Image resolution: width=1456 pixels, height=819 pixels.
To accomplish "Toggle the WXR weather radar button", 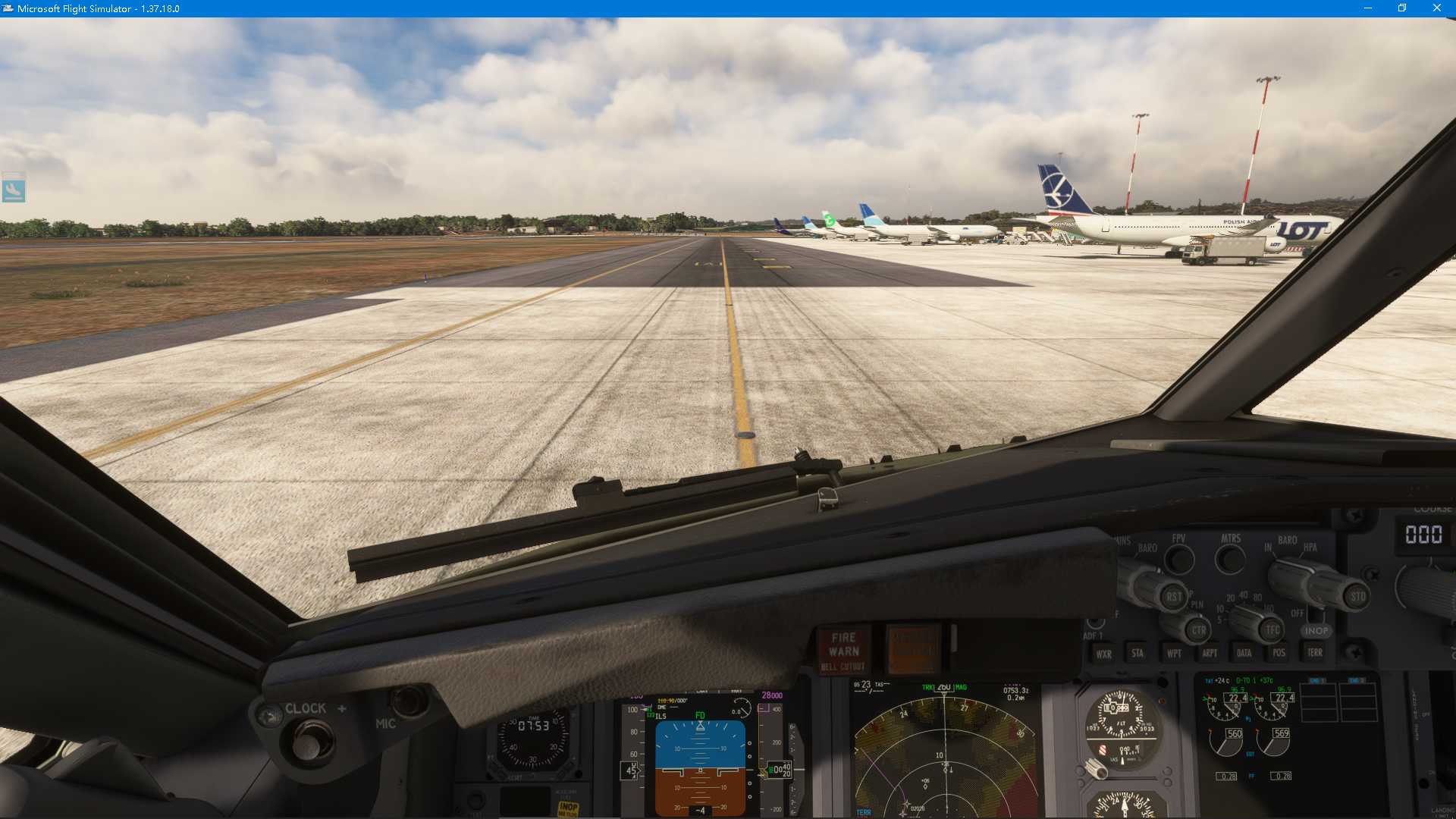I will point(1103,654).
